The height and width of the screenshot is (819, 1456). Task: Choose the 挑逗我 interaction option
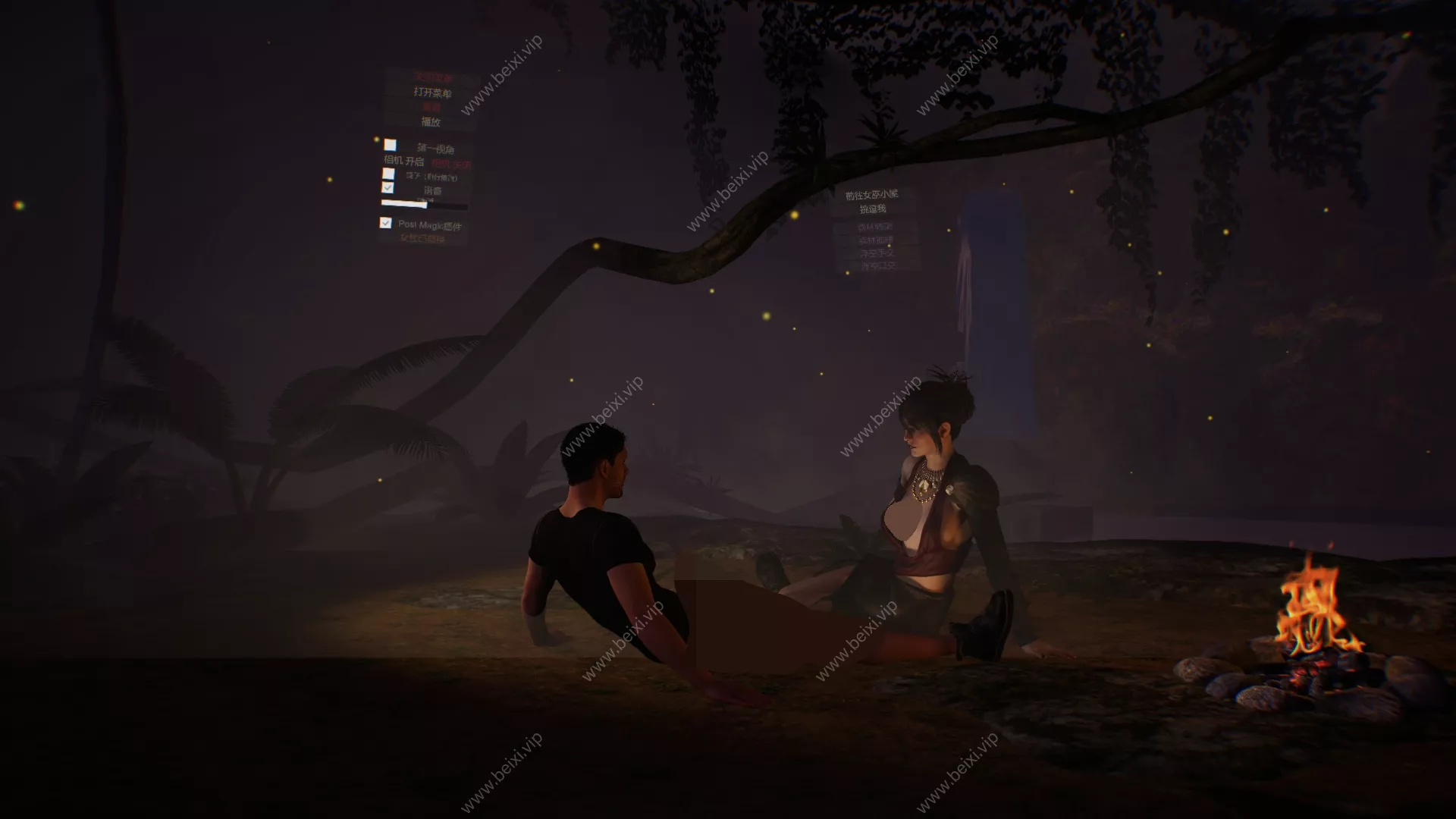(874, 209)
